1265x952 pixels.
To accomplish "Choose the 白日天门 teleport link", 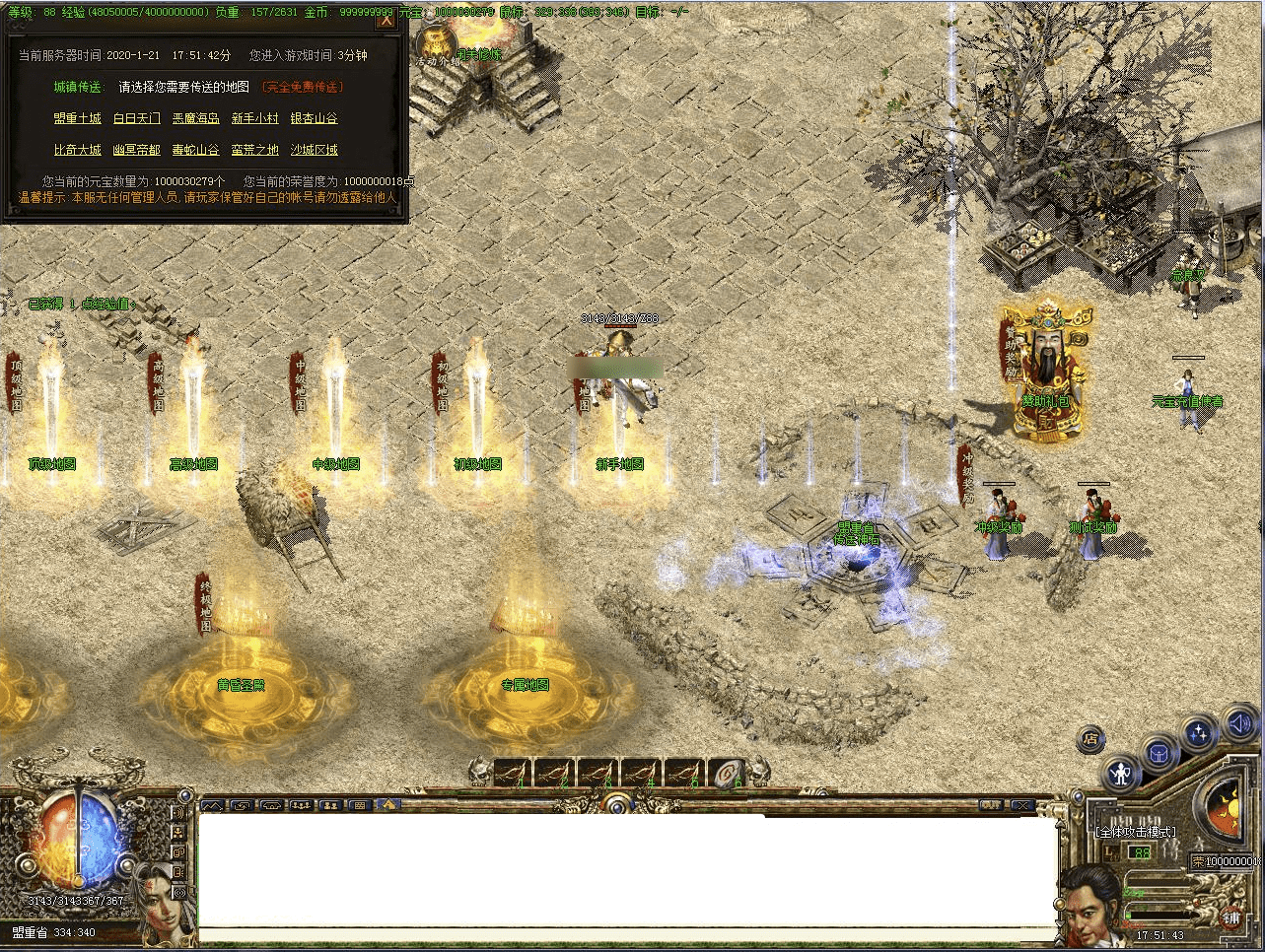I will 136,118.
